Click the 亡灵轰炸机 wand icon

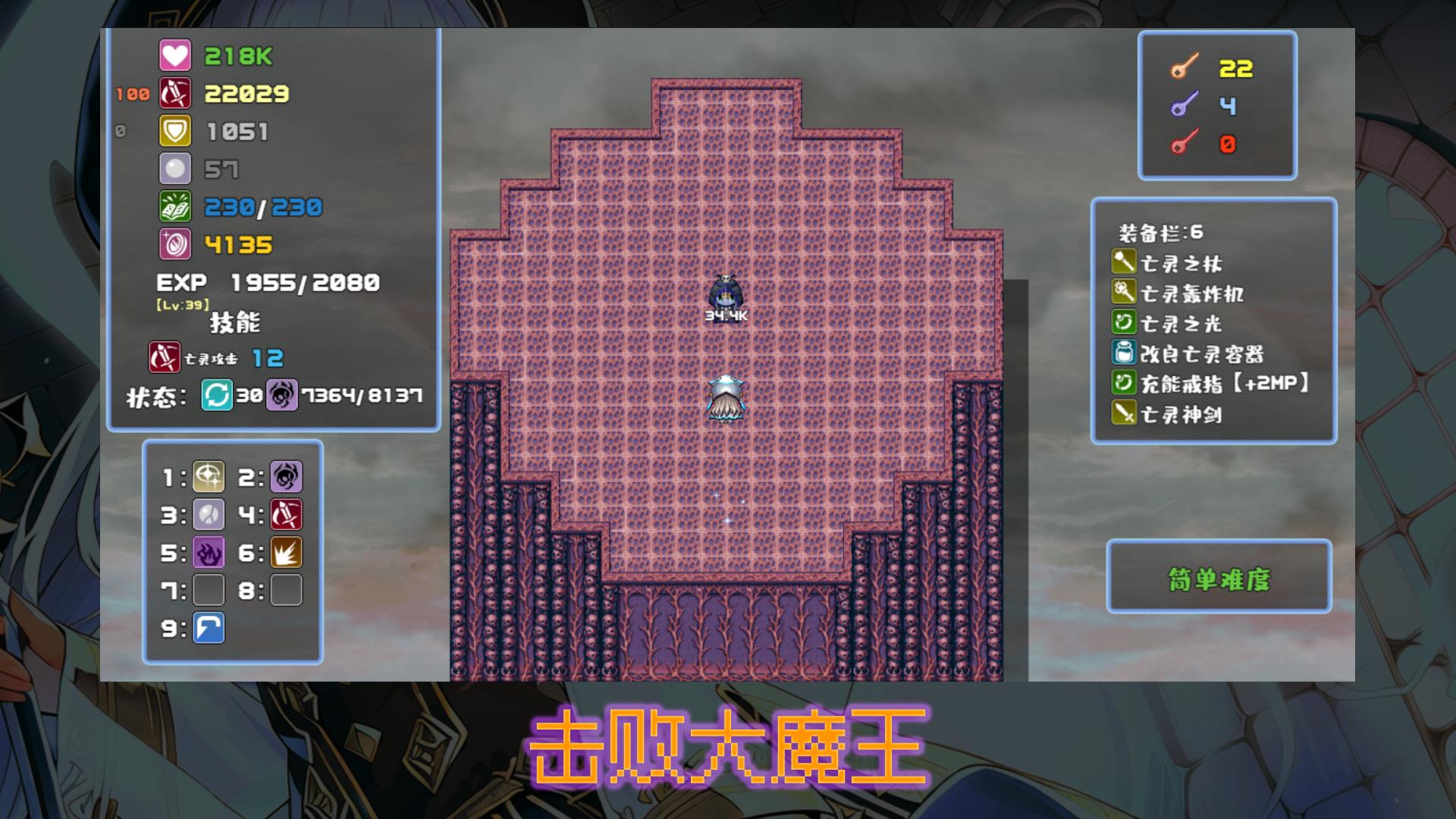tap(1125, 292)
